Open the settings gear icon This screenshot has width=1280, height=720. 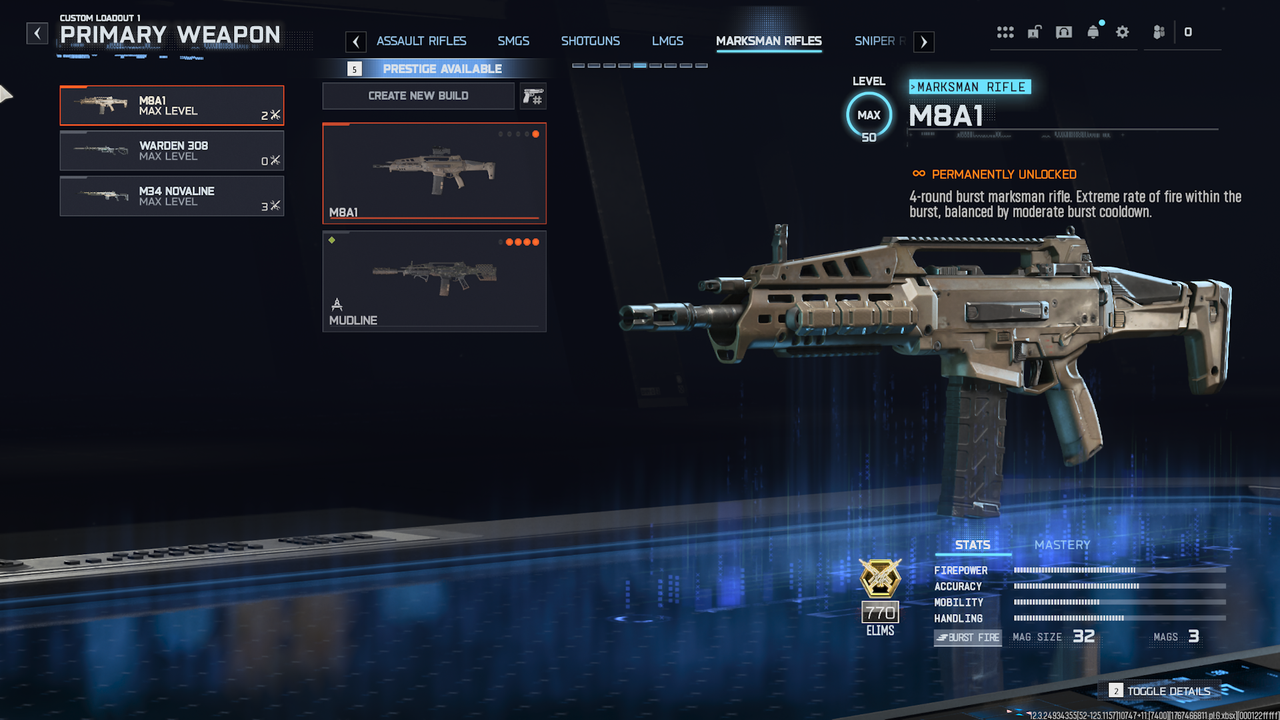coord(1122,32)
